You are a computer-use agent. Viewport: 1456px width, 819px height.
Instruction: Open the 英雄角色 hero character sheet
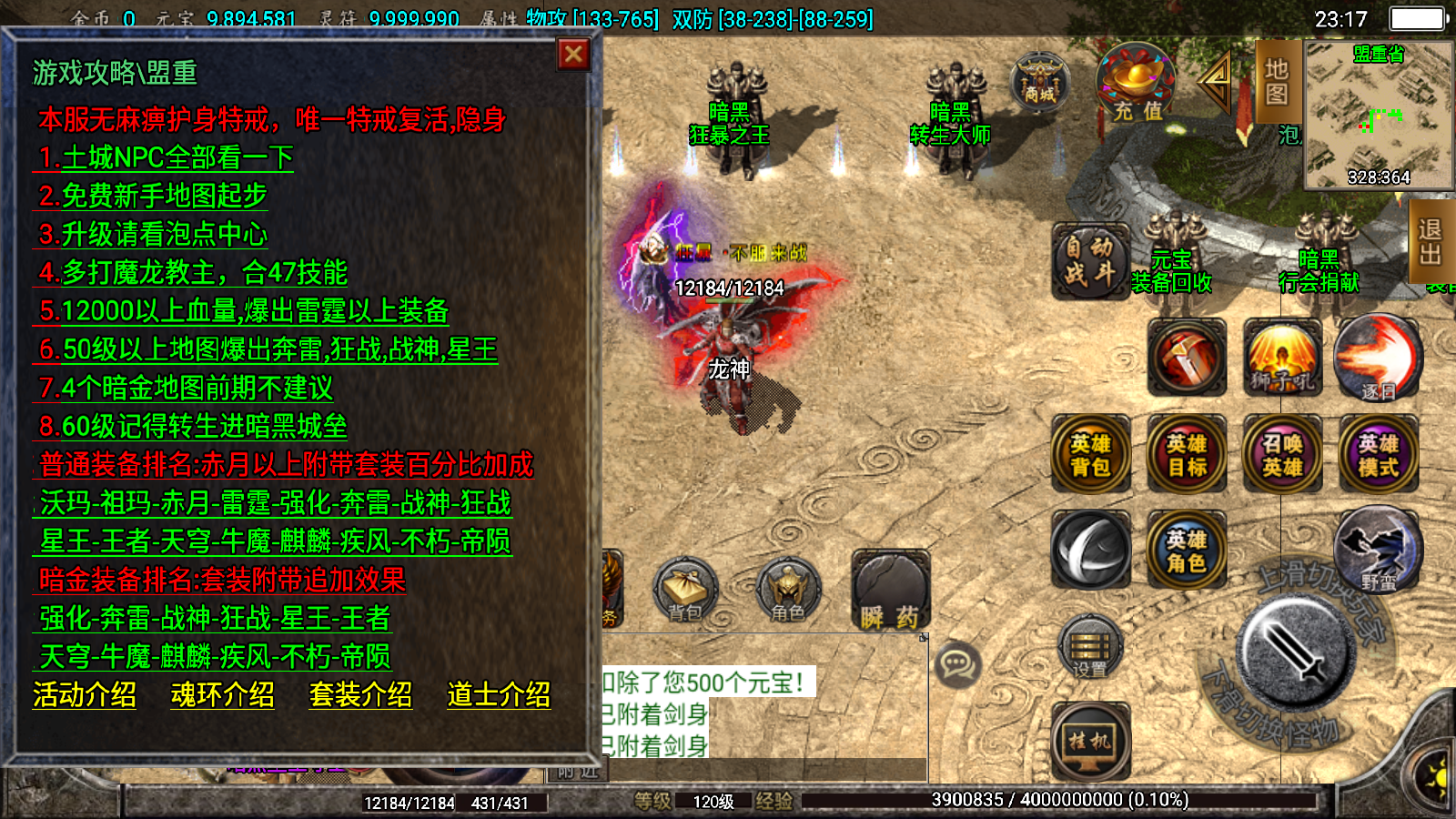pos(1187,551)
